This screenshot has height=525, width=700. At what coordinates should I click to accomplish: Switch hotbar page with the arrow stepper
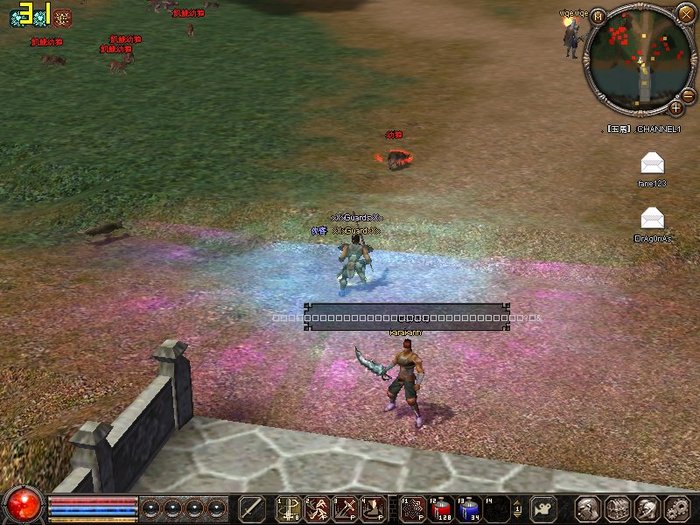point(518,508)
